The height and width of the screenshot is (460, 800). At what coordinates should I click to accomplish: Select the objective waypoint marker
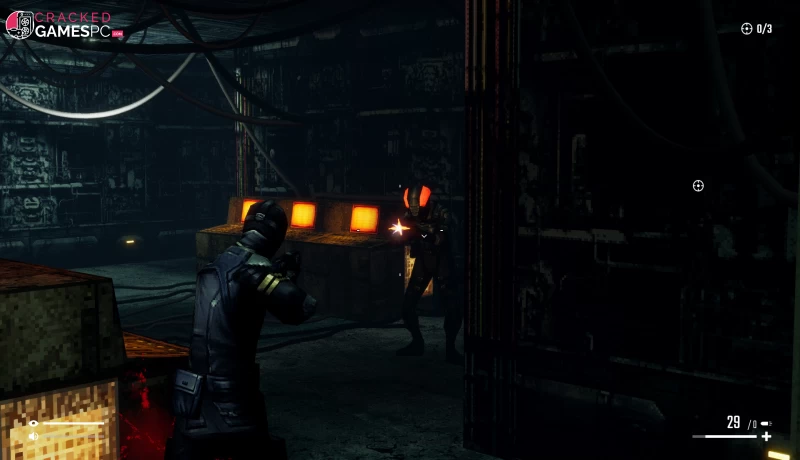[698, 186]
